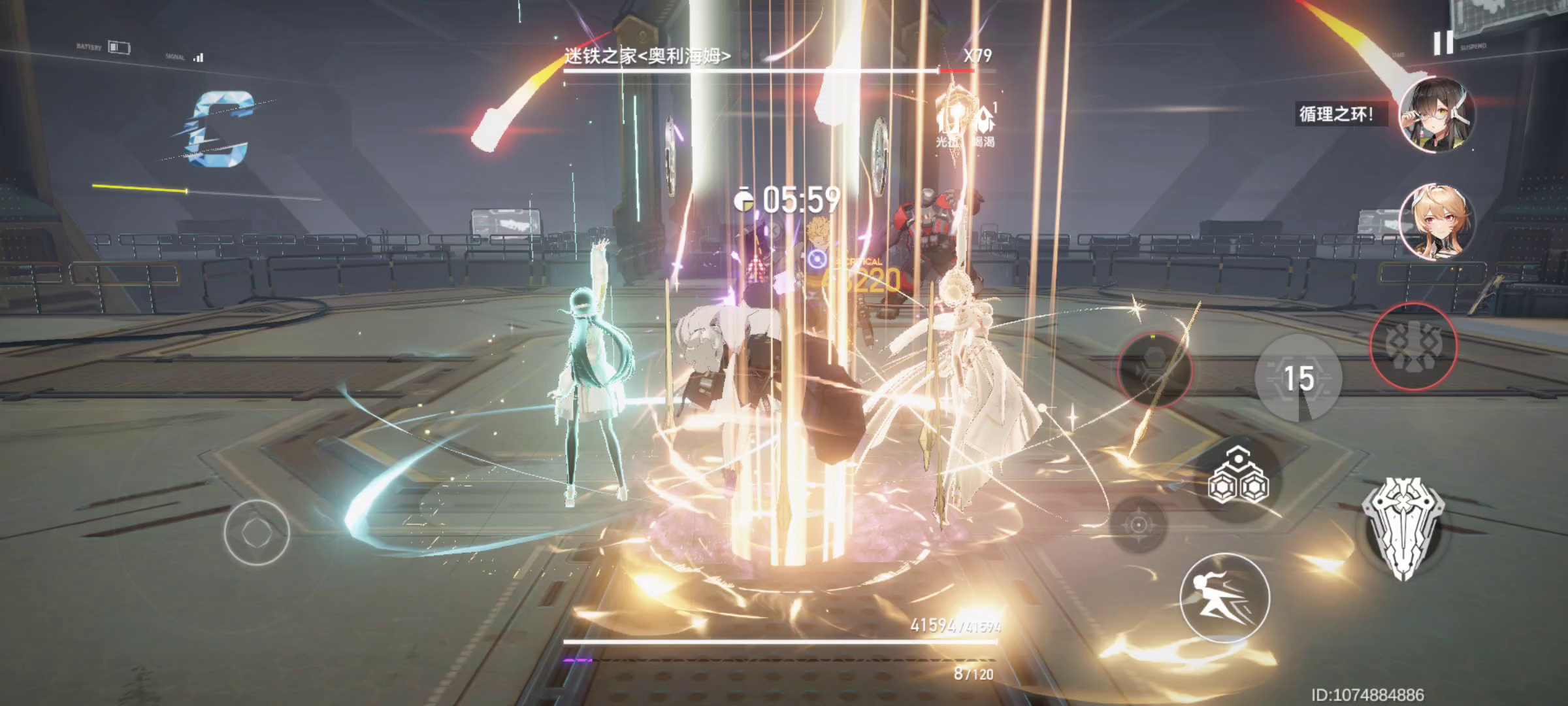Image resolution: width=1568 pixels, height=706 pixels.
Task: Activate the red-ringed skill left of cooldown
Action: (1154, 370)
